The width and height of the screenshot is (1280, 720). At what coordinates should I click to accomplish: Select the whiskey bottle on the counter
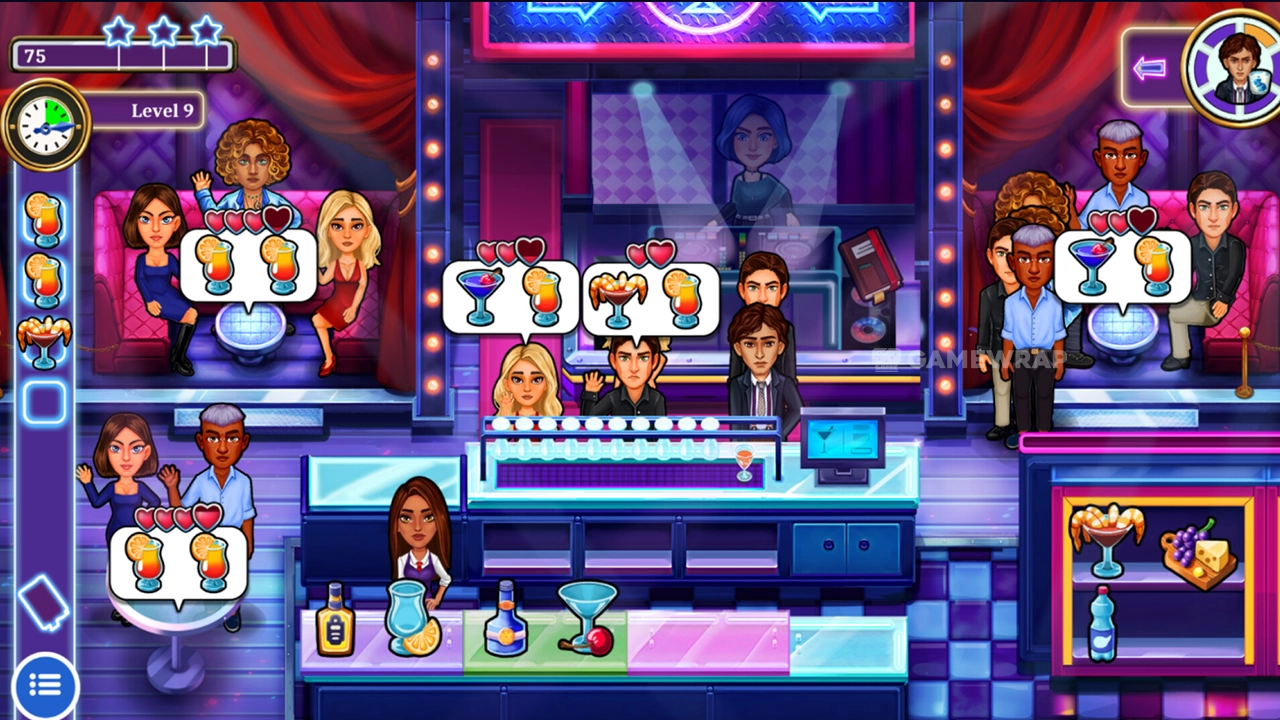[x=335, y=621]
